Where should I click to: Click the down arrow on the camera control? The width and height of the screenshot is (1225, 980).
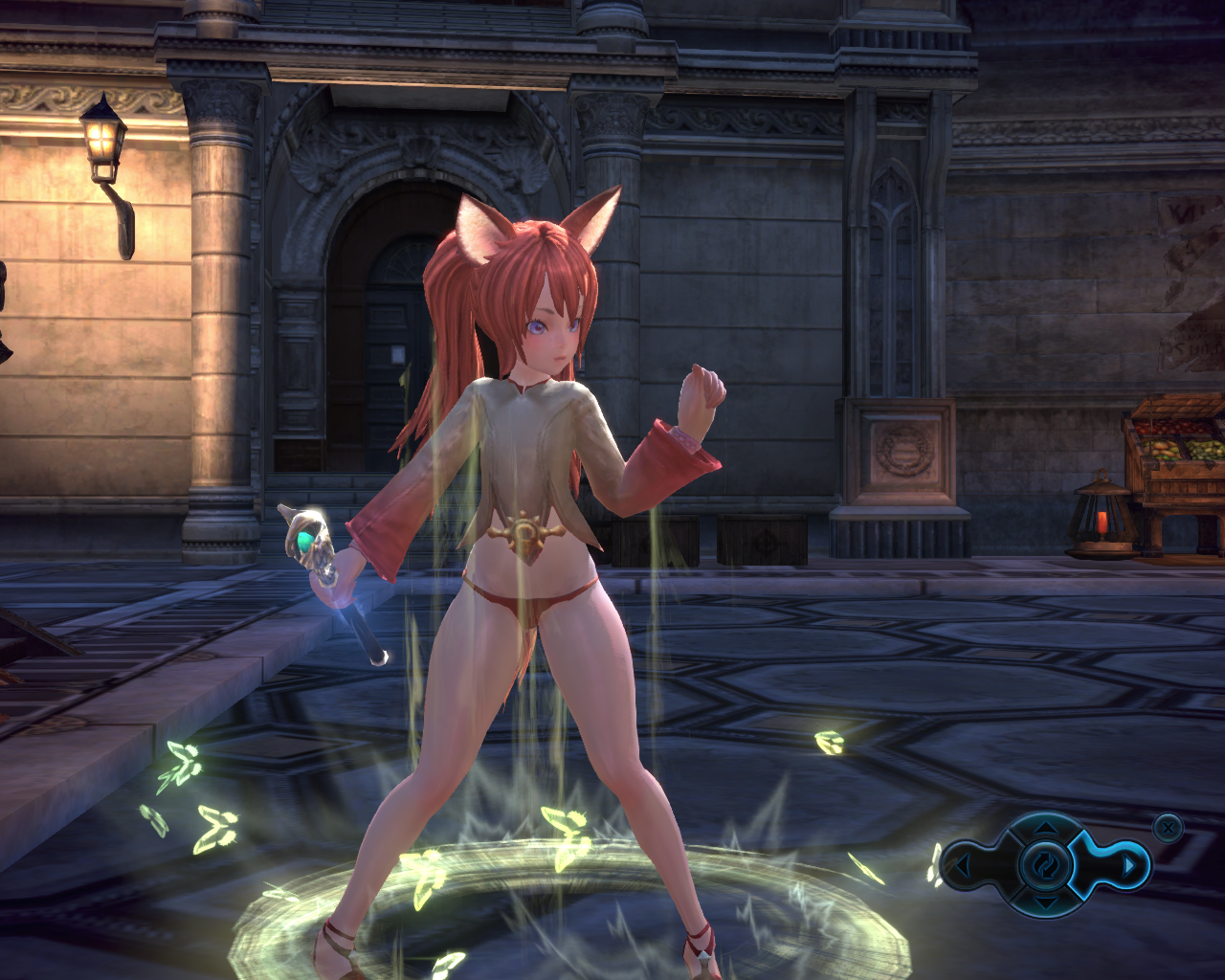(1045, 902)
